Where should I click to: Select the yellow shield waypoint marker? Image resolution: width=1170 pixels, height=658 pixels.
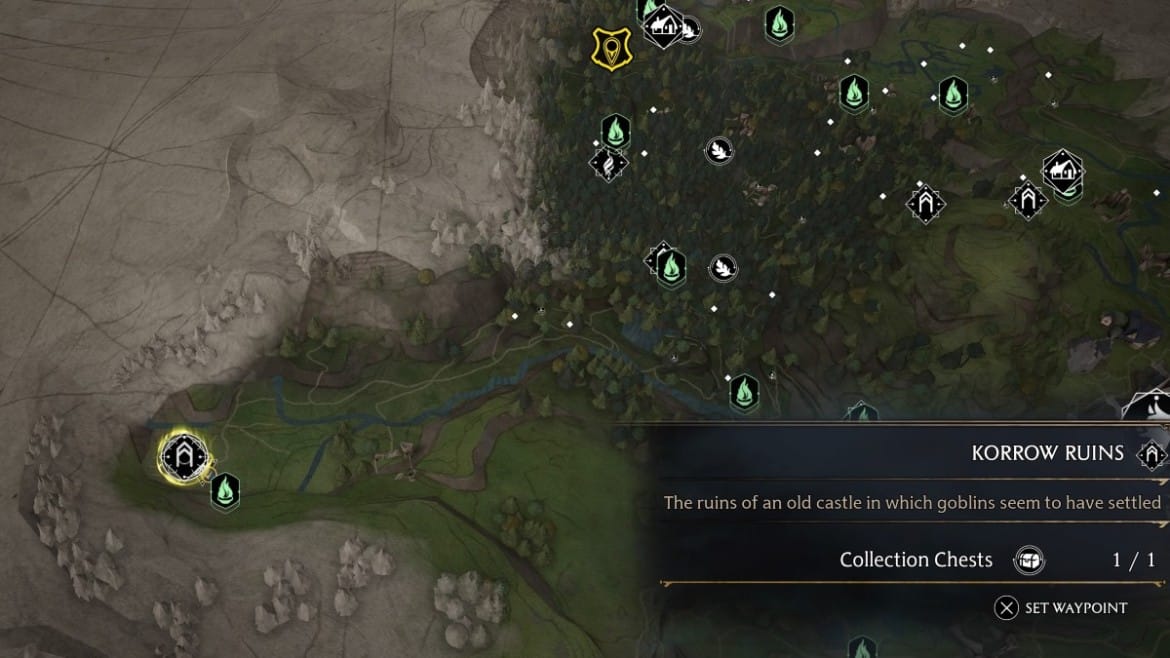[x=610, y=48]
